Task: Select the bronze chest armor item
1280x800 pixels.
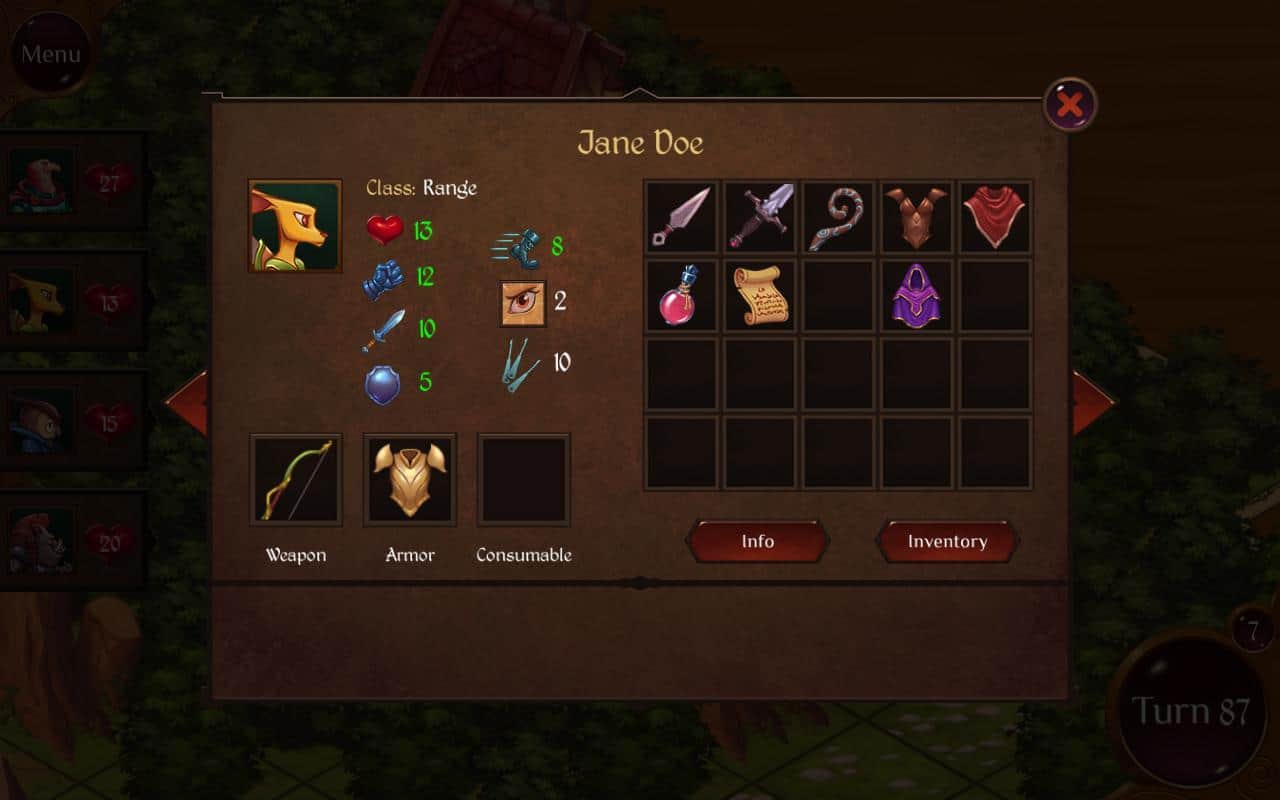Action: click(x=917, y=217)
